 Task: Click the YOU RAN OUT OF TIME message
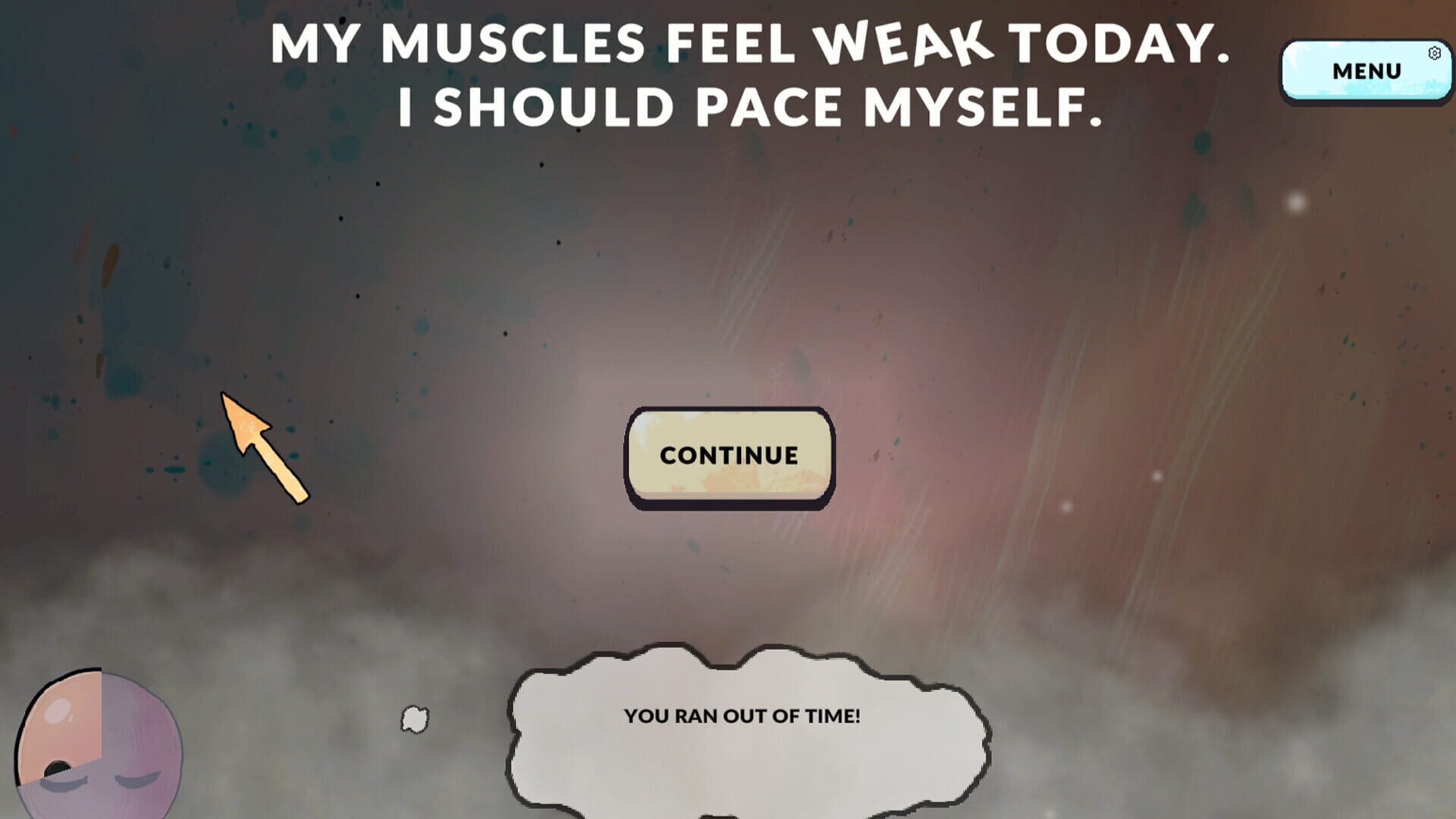coord(745,715)
